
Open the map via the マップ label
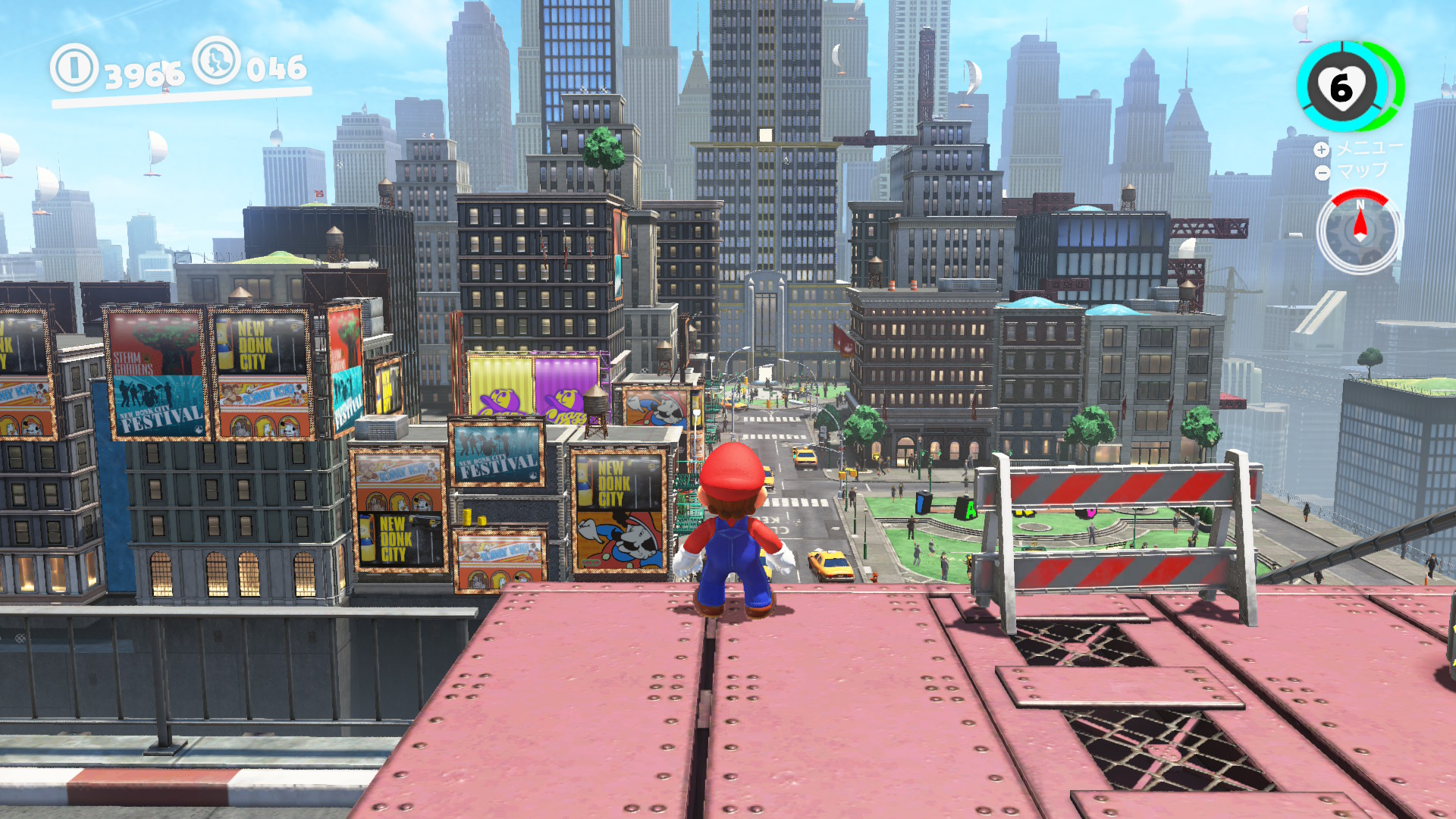tap(1363, 172)
